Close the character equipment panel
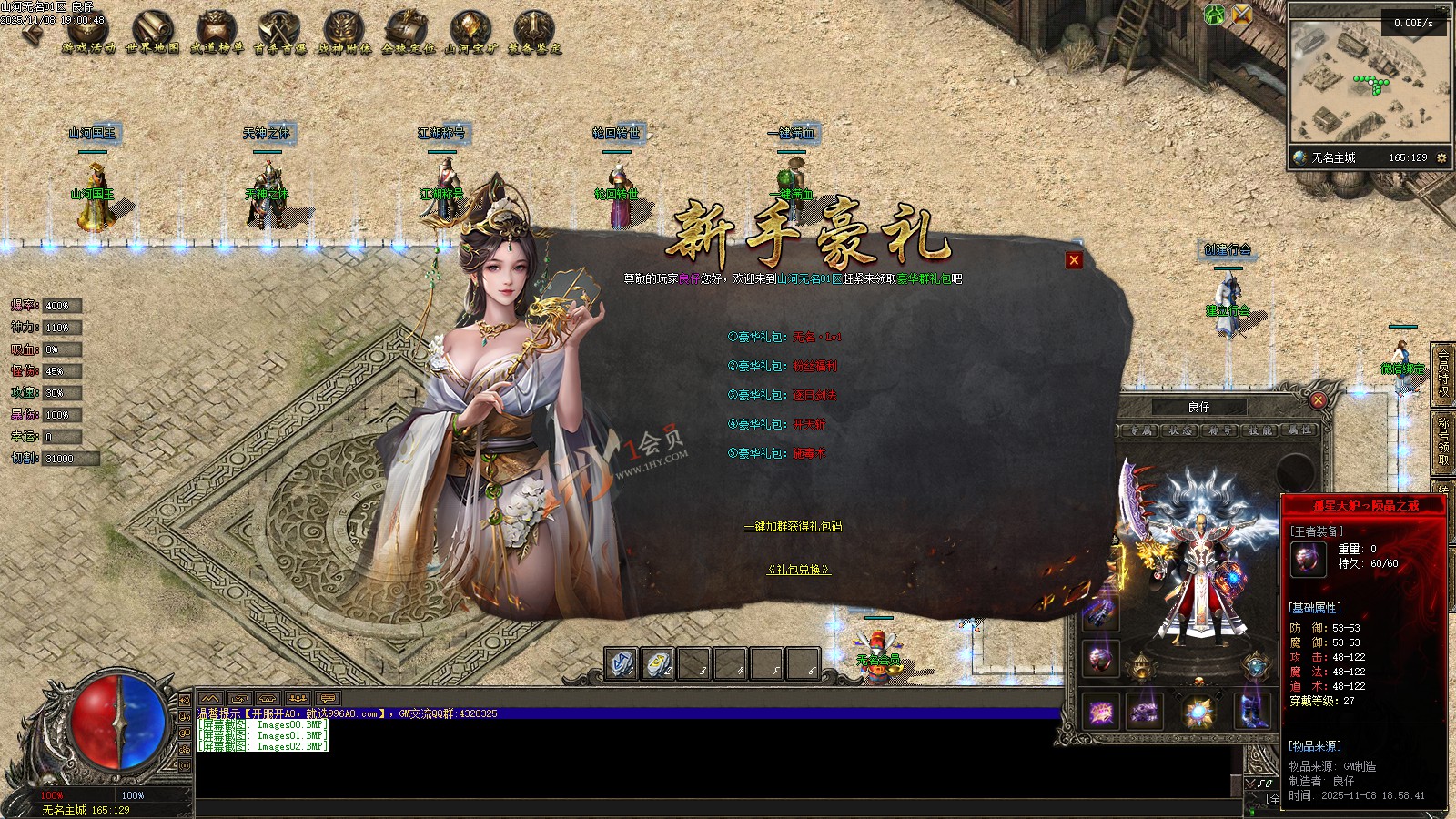Screen dimensions: 1456x819 (x=1318, y=399)
